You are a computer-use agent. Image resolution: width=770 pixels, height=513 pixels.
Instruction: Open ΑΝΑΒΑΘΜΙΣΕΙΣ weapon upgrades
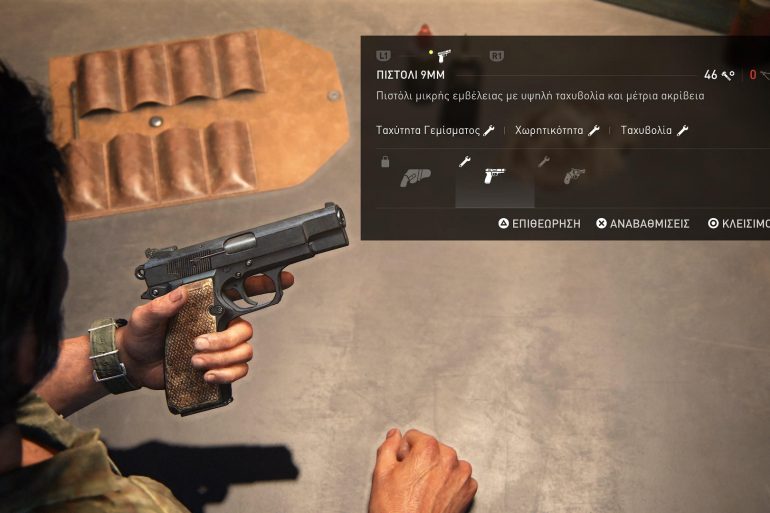[x=643, y=224]
